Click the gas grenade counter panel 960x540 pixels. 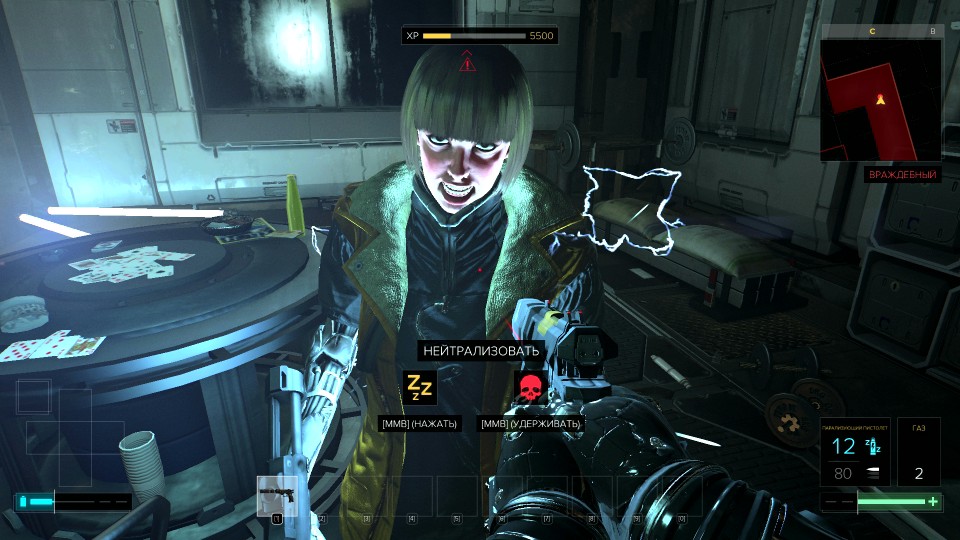[x=918, y=451]
